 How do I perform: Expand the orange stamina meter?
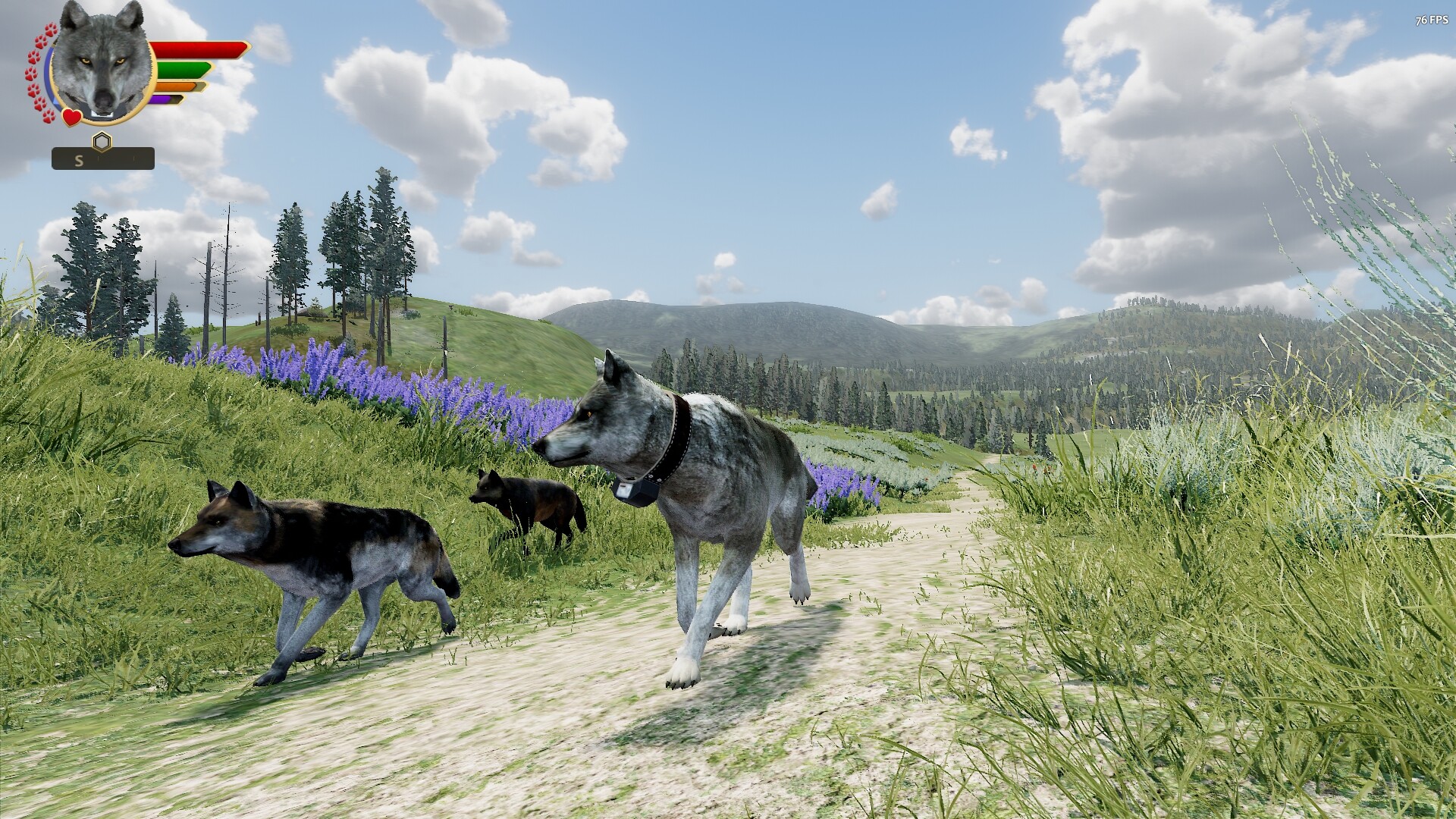coord(176,86)
